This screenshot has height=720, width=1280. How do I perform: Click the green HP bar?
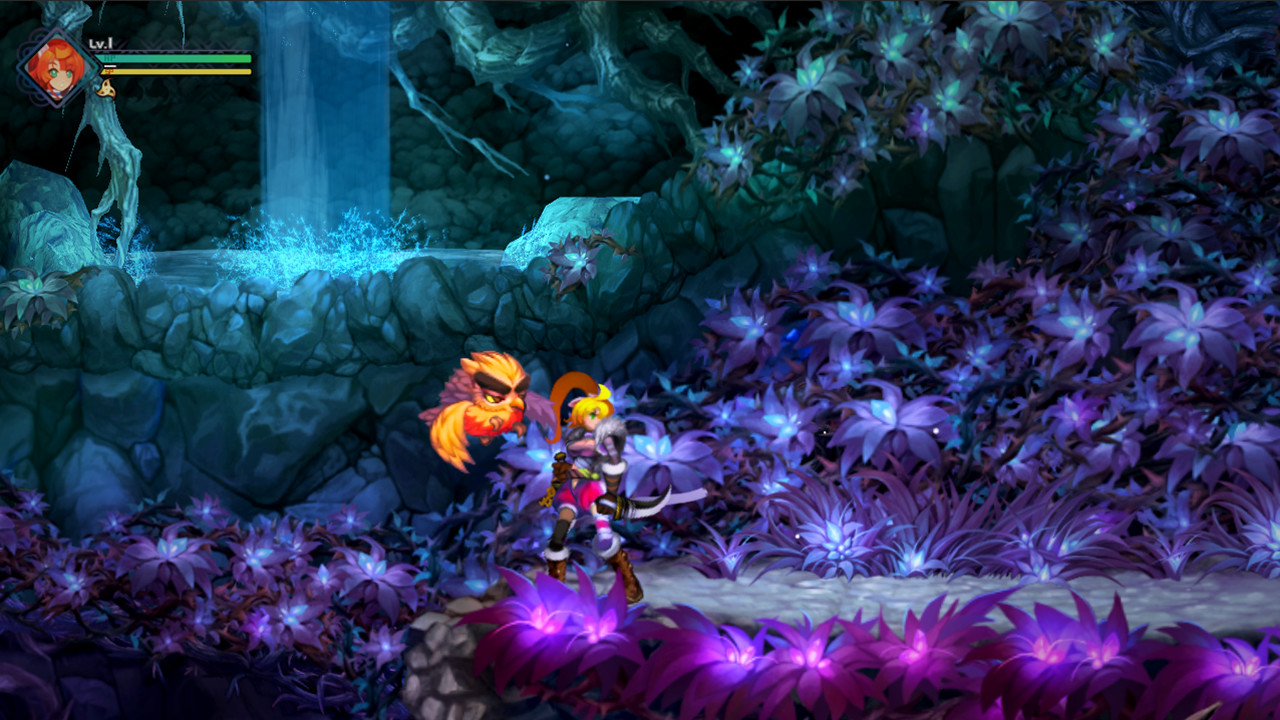[175, 58]
